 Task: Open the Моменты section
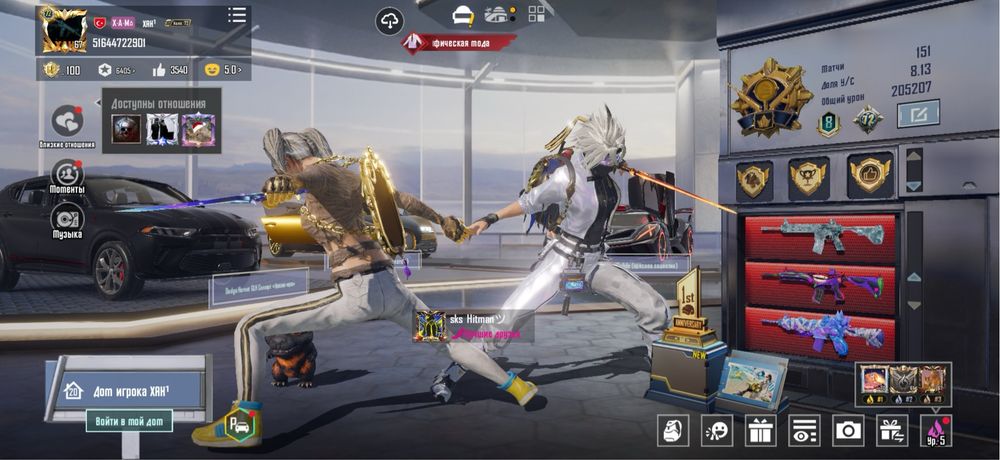(x=67, y=172)
